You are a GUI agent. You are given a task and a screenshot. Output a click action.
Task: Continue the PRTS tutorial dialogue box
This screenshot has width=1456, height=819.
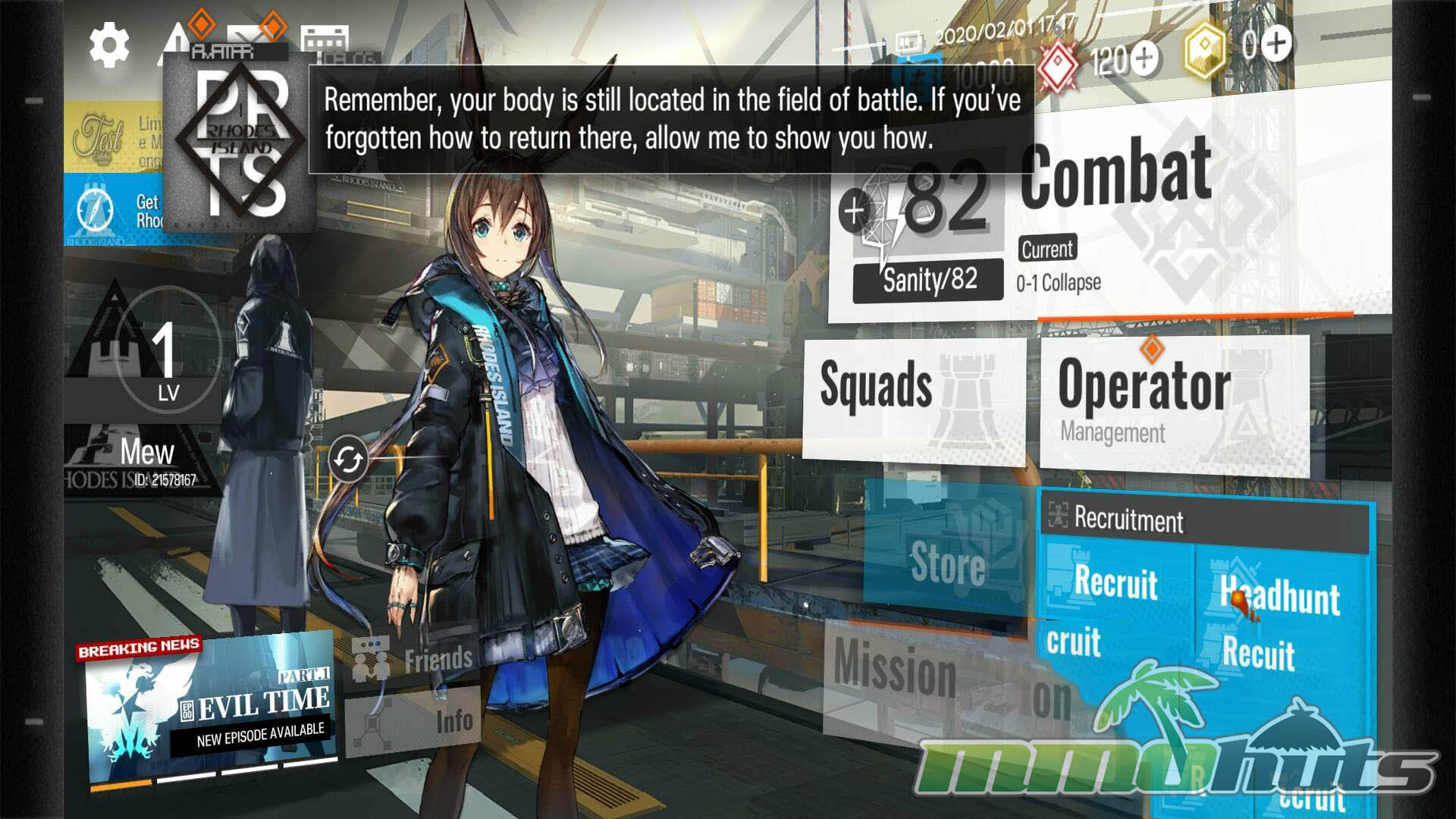(670, 120)
